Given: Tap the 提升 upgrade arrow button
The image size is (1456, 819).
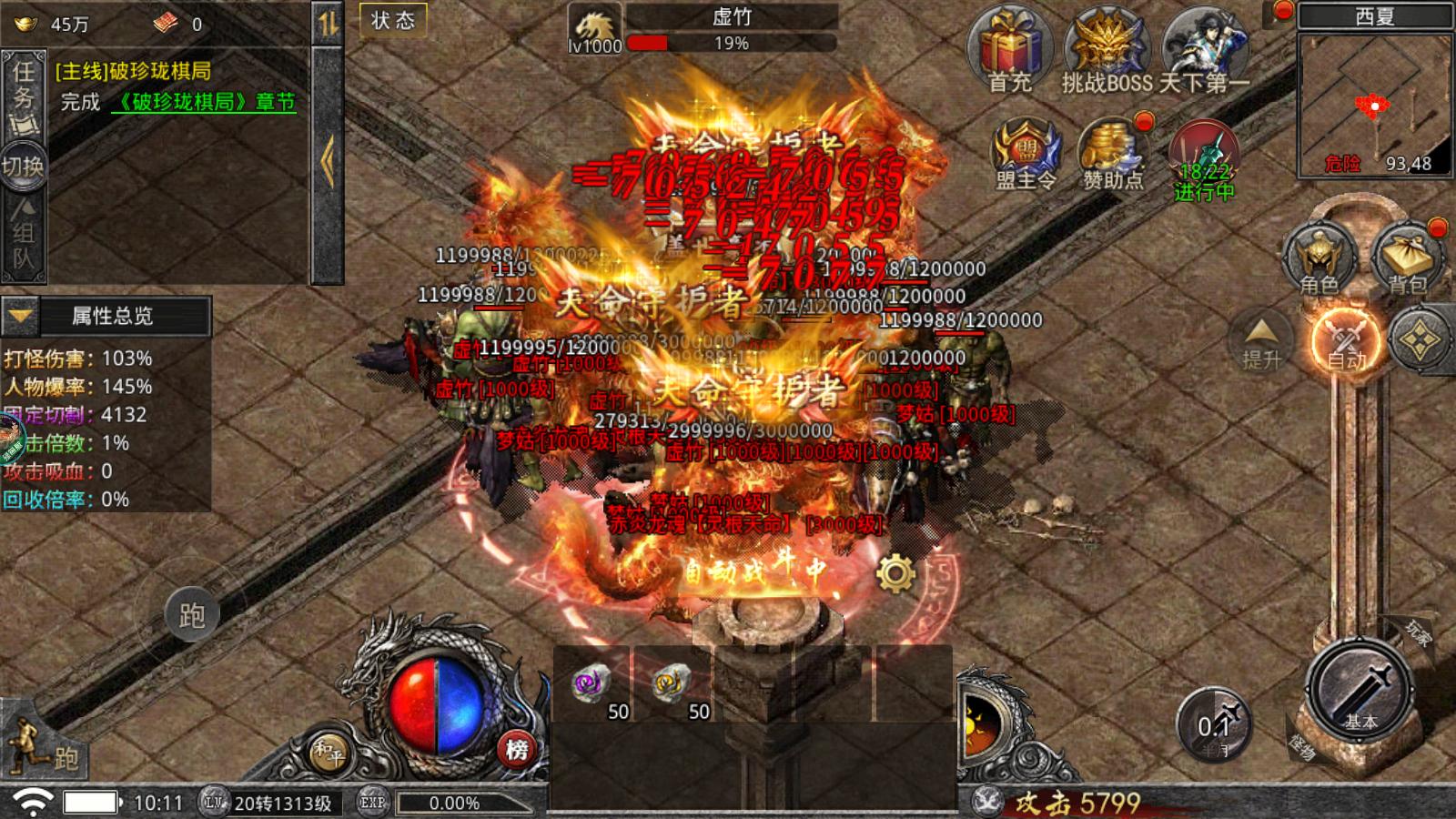Looking at the screenshot, I should [x=1262, y=341].
